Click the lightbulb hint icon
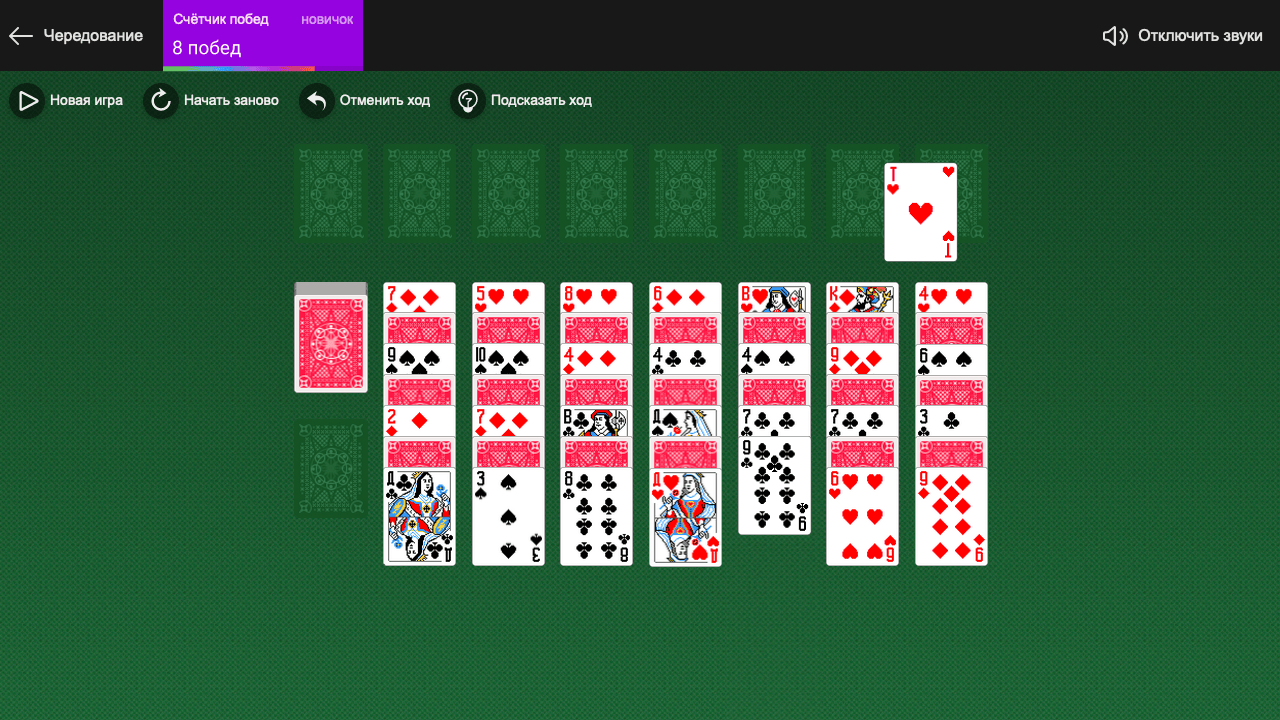This screenshot has width=1280, height=720. coord(467,100)
